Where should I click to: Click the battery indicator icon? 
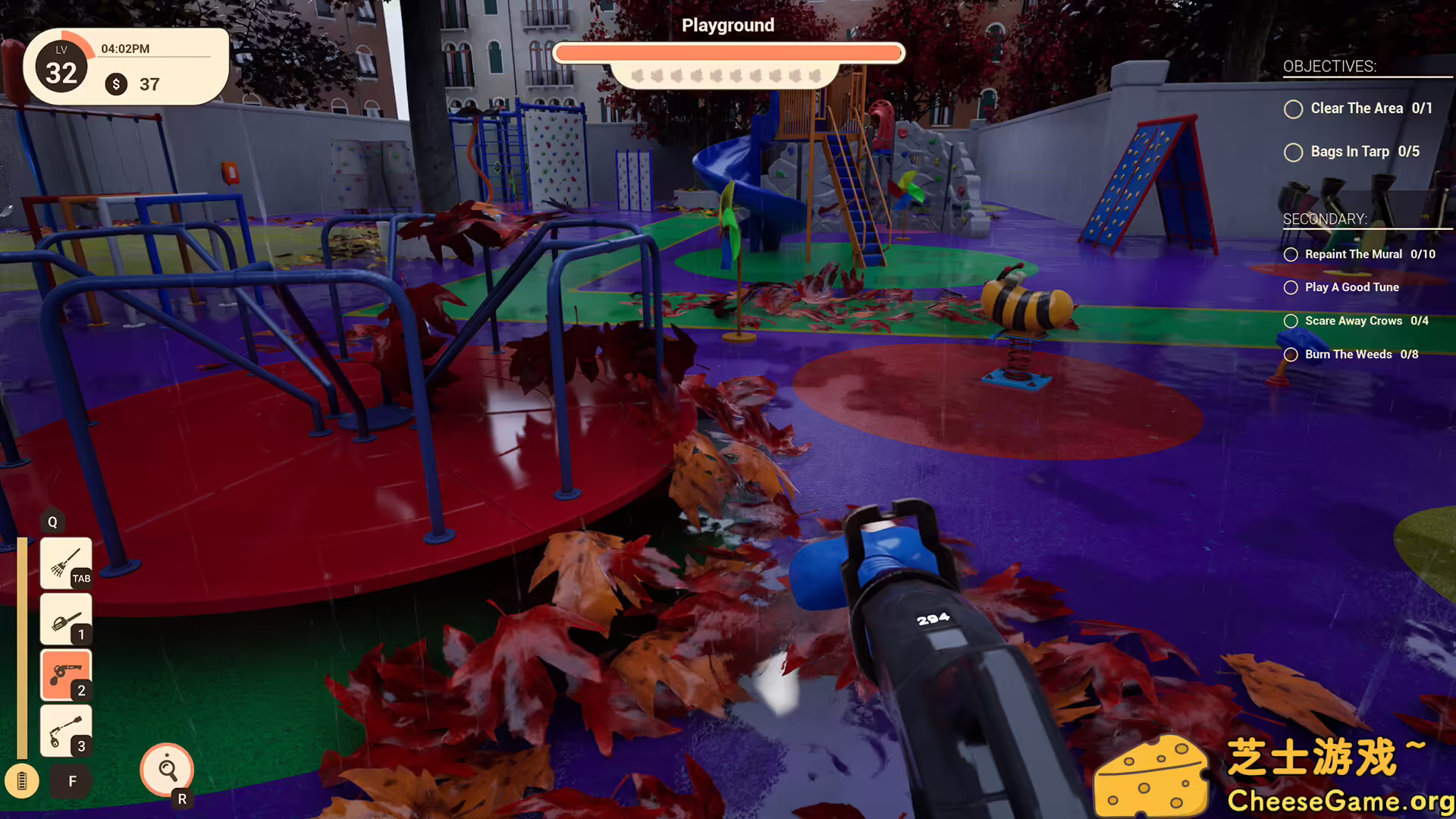(23, 780)
